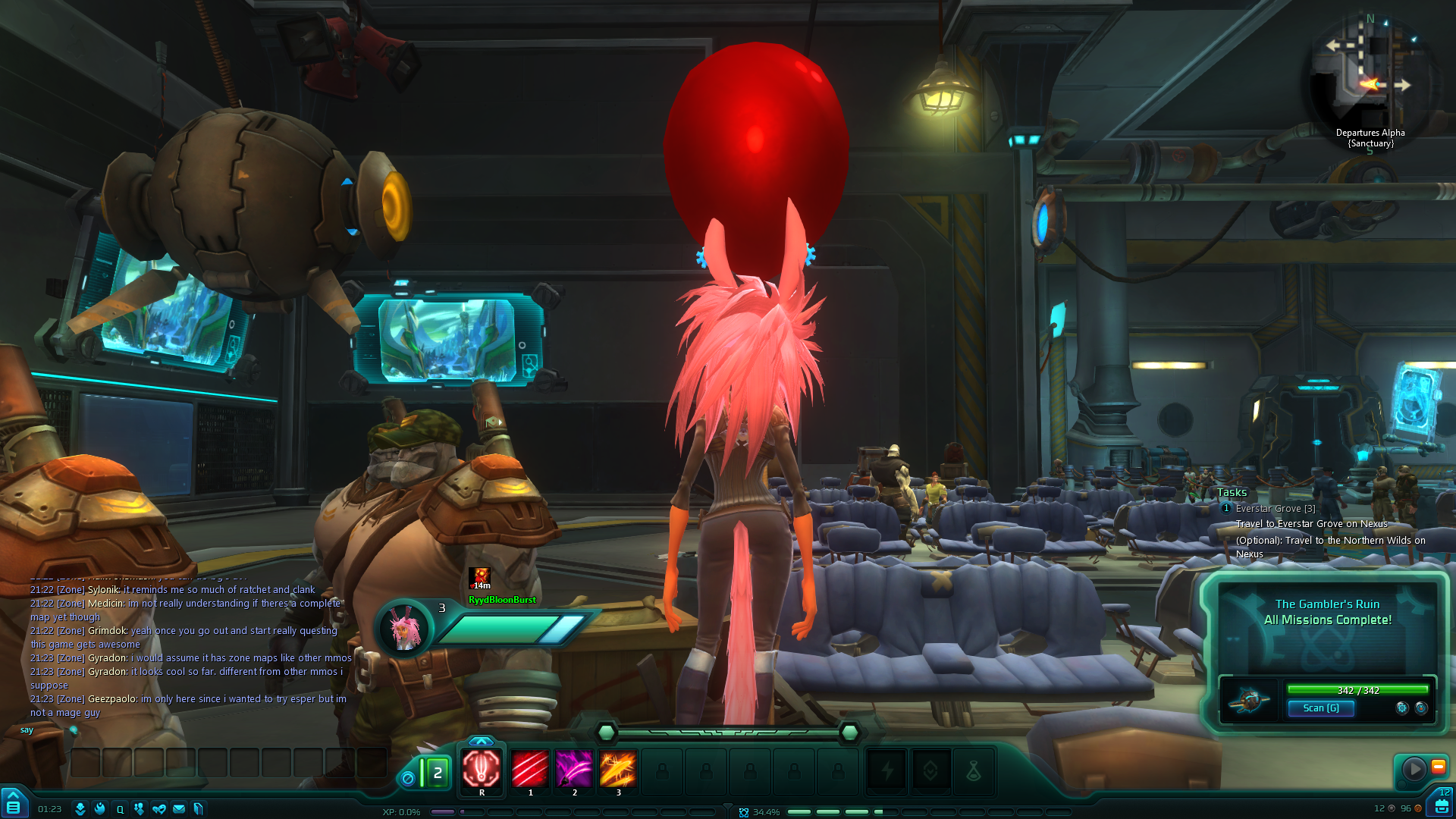The image size is (1456, 819).
Task: Click the green number 2 action set button
Action: [437, 773]
